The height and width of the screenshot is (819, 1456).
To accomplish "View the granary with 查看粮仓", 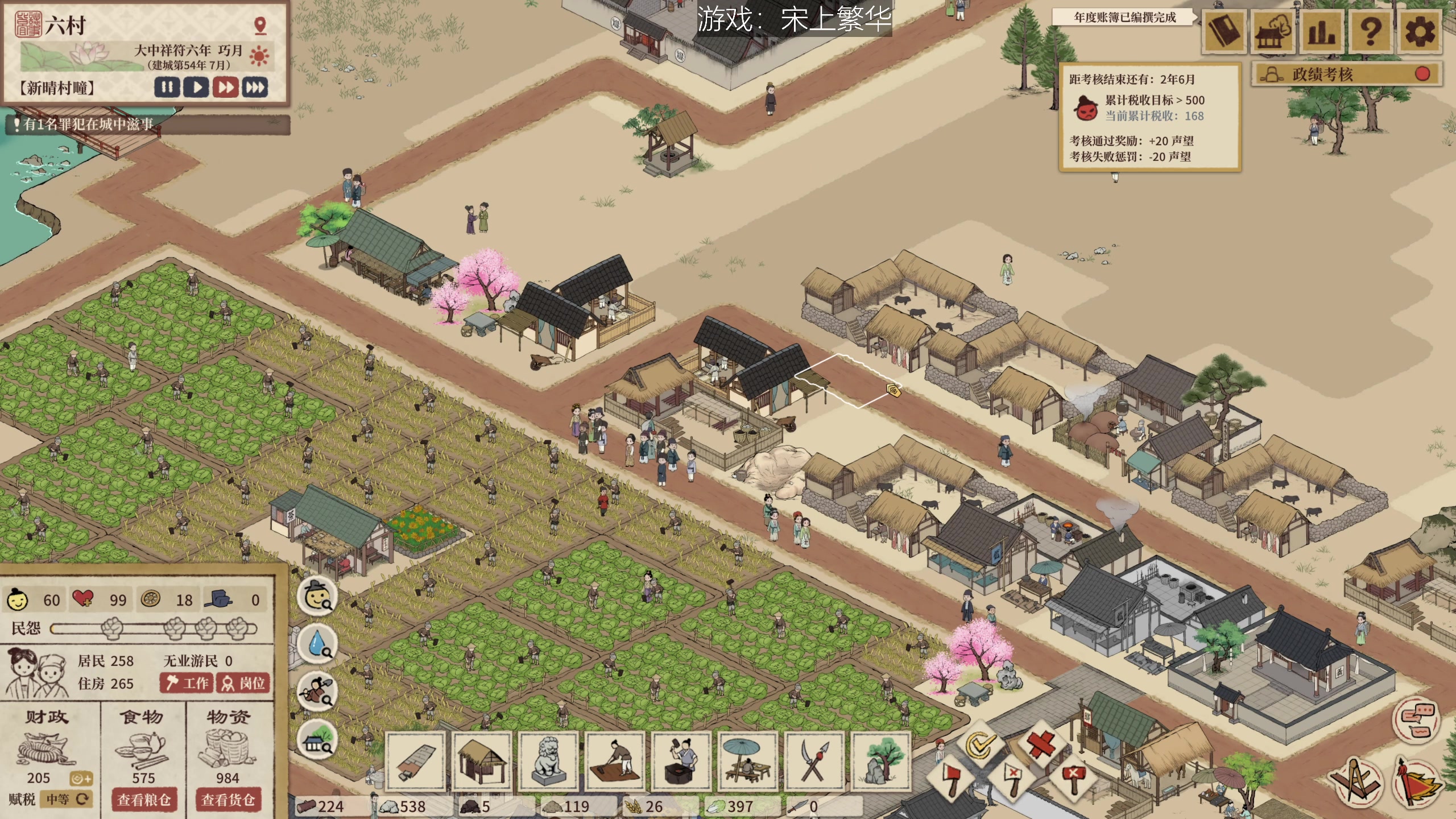I will click(144, 800).
